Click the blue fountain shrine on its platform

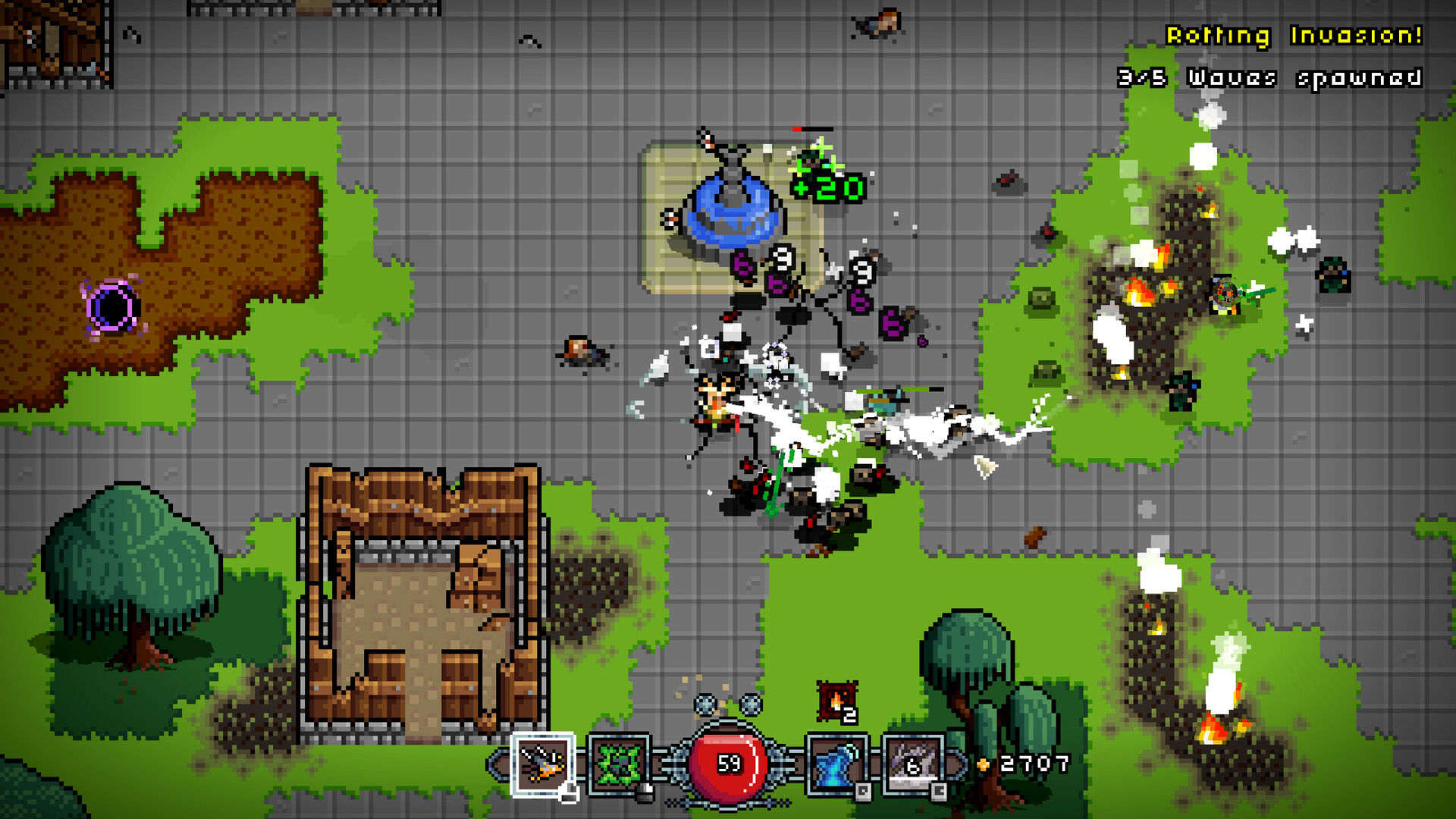[x=733, y=212]
